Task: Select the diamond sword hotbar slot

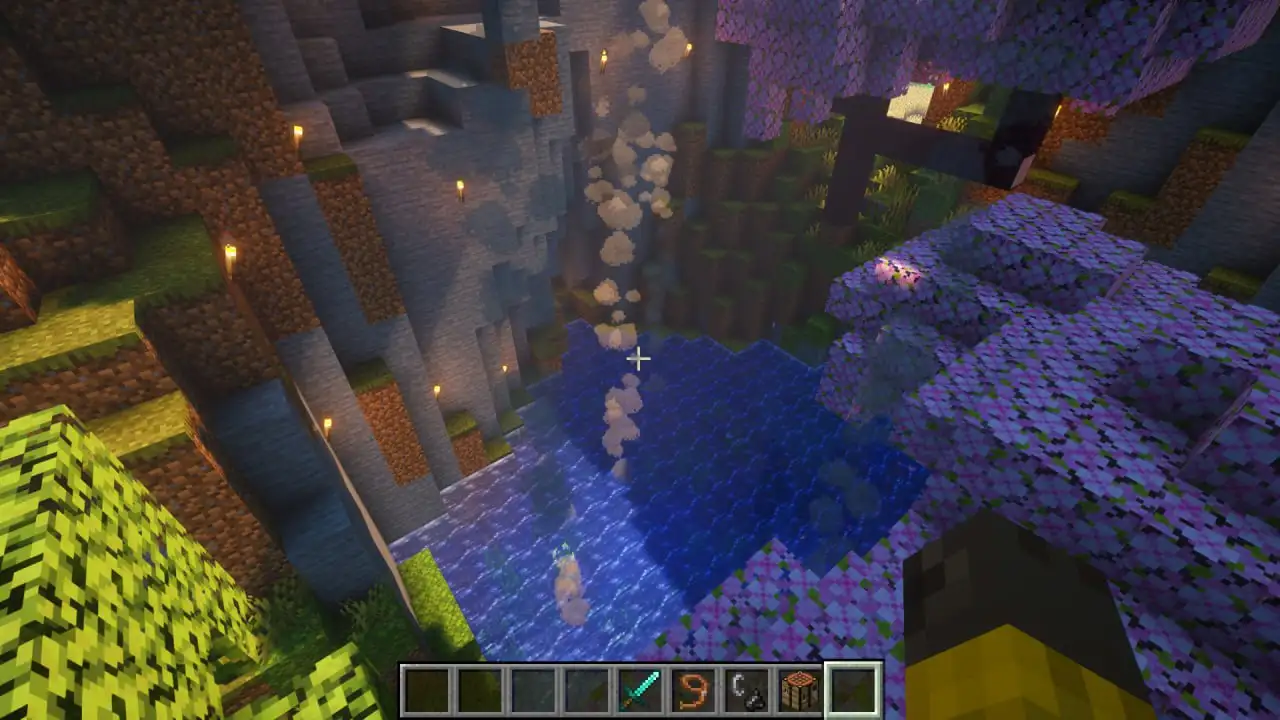Action: (640, 690)
